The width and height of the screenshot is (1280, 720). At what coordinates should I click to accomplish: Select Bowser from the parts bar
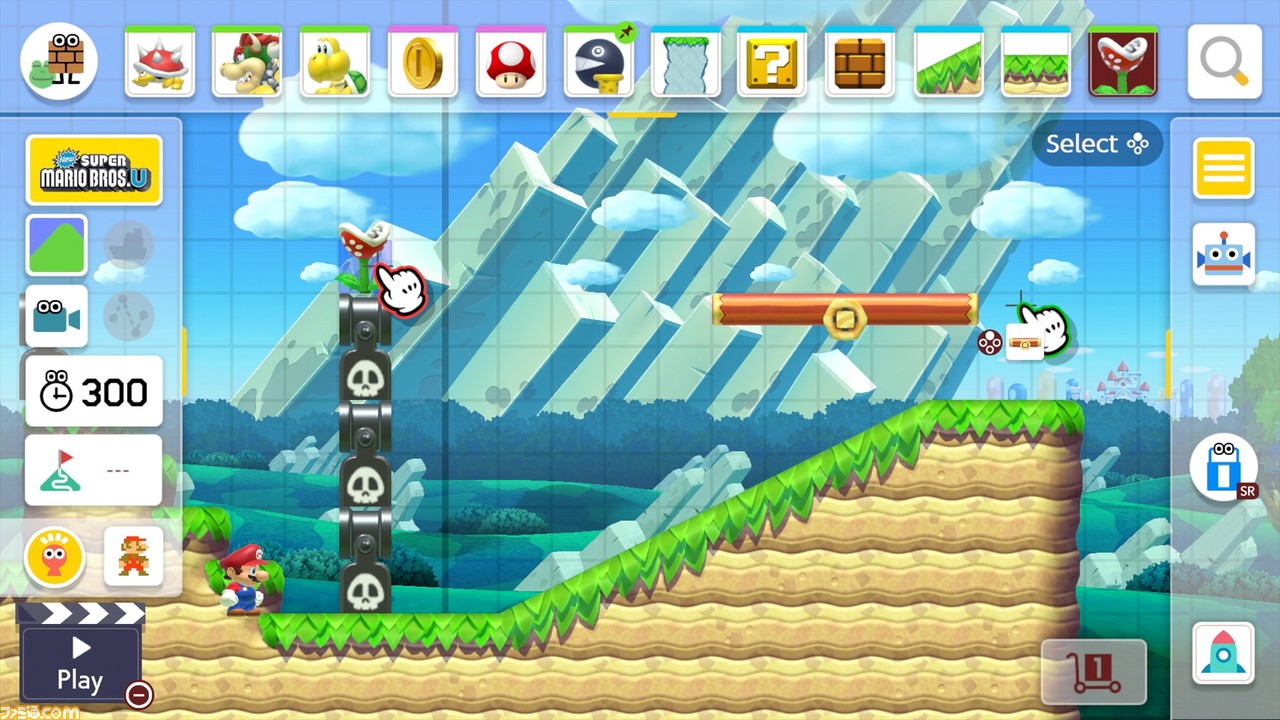click(x=247, y=60)
